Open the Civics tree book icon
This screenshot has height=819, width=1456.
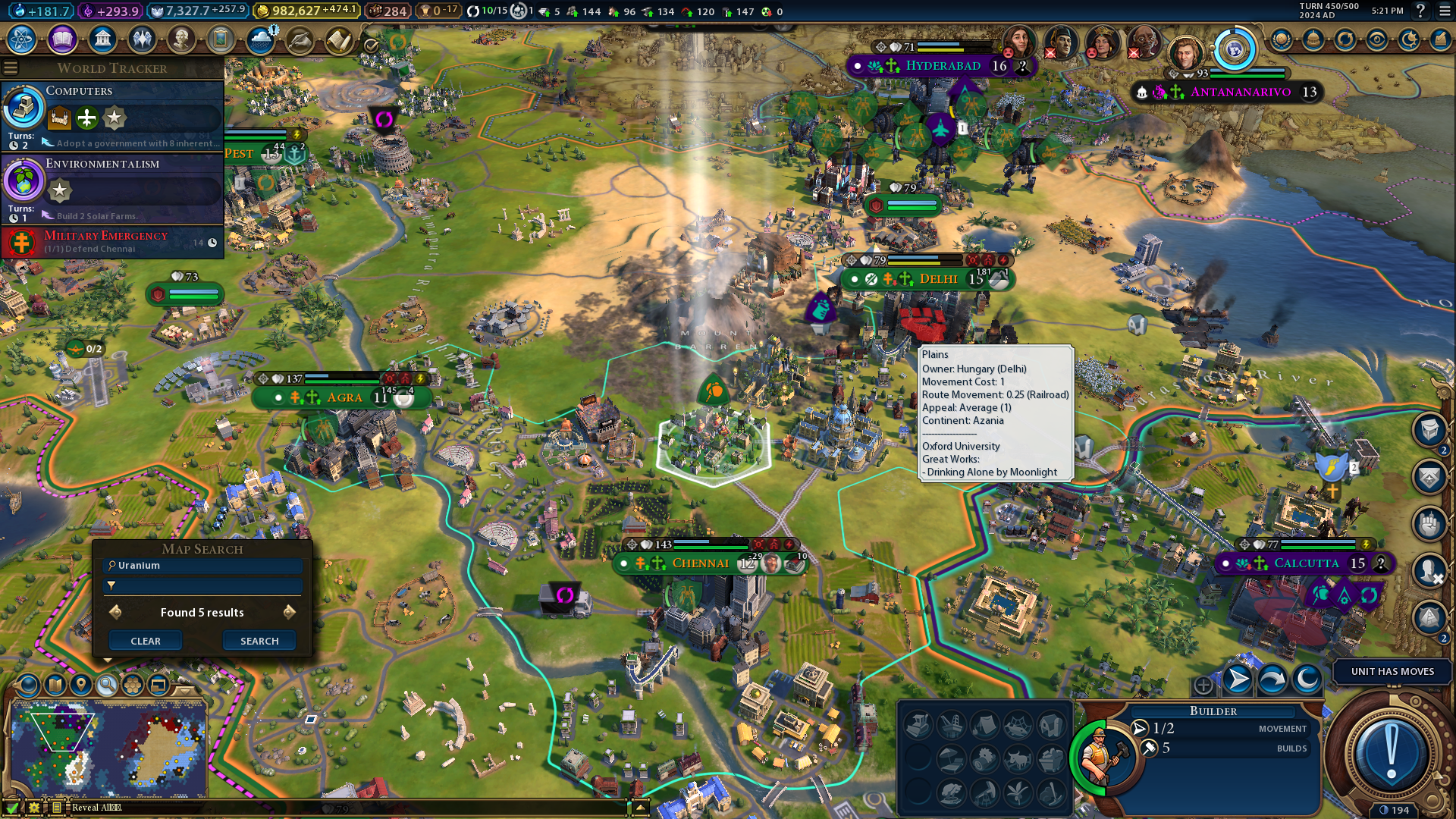pos(62,39)
